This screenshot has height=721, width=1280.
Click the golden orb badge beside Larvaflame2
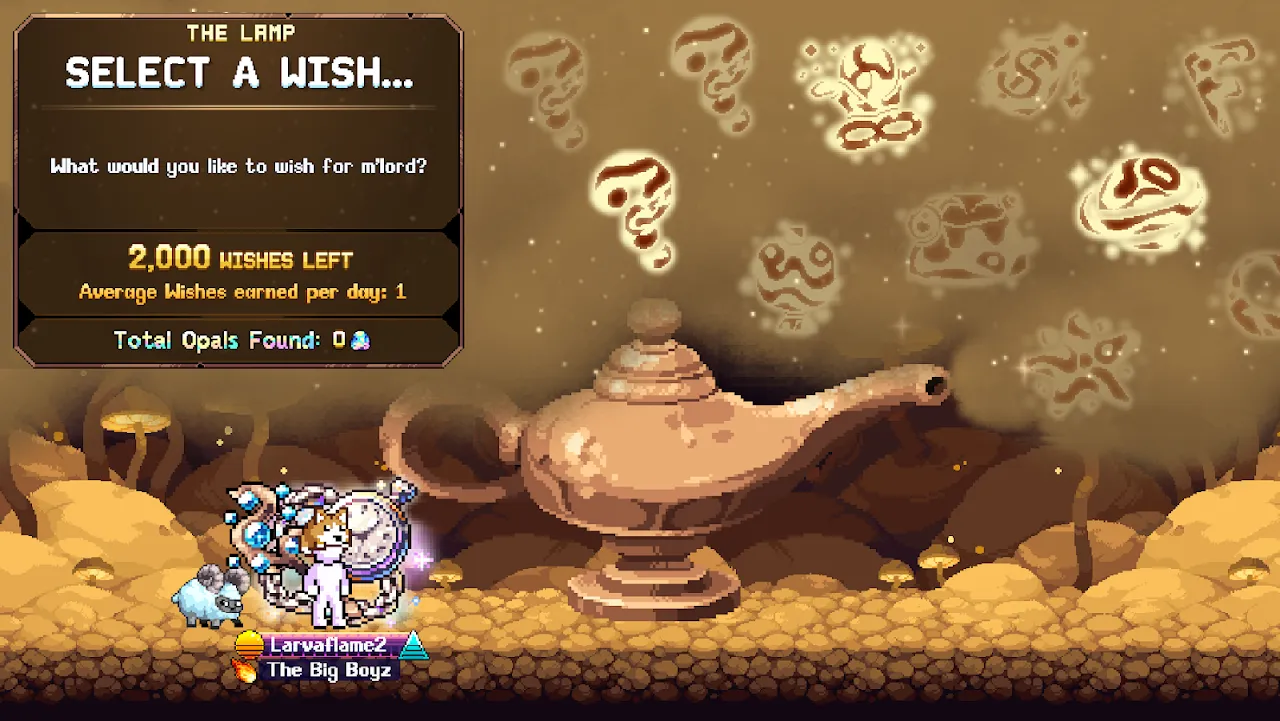pyautogui.click(x=249, y=645)
